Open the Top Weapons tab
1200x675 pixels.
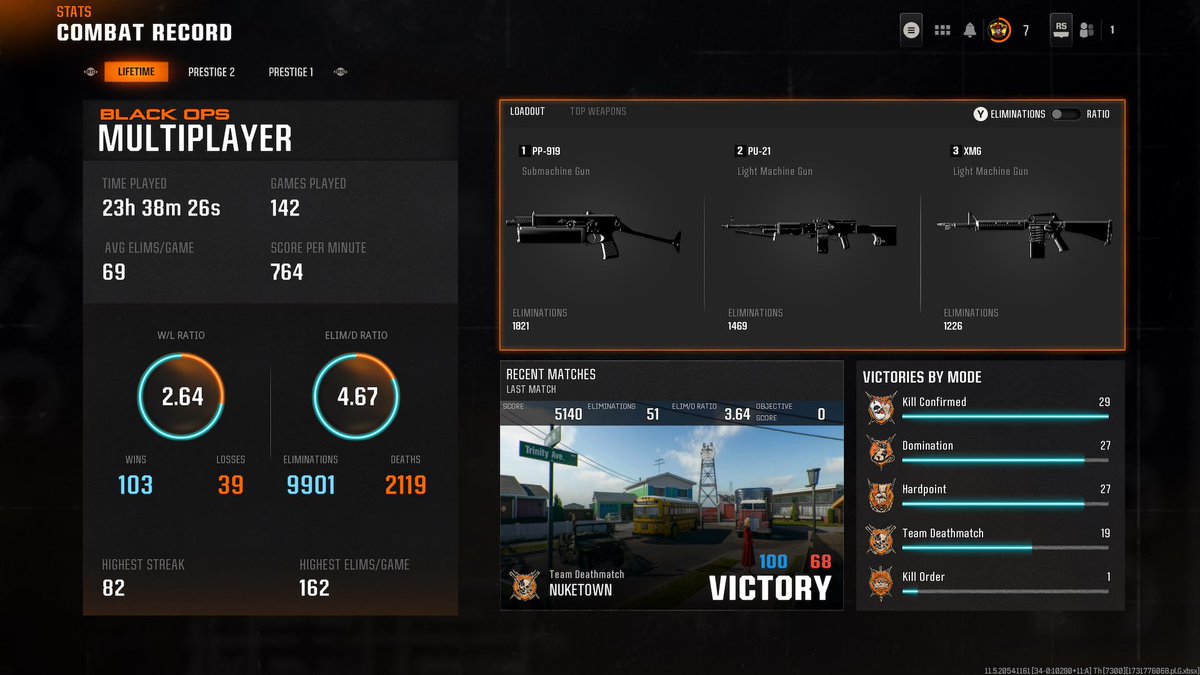tap(598, 111)
